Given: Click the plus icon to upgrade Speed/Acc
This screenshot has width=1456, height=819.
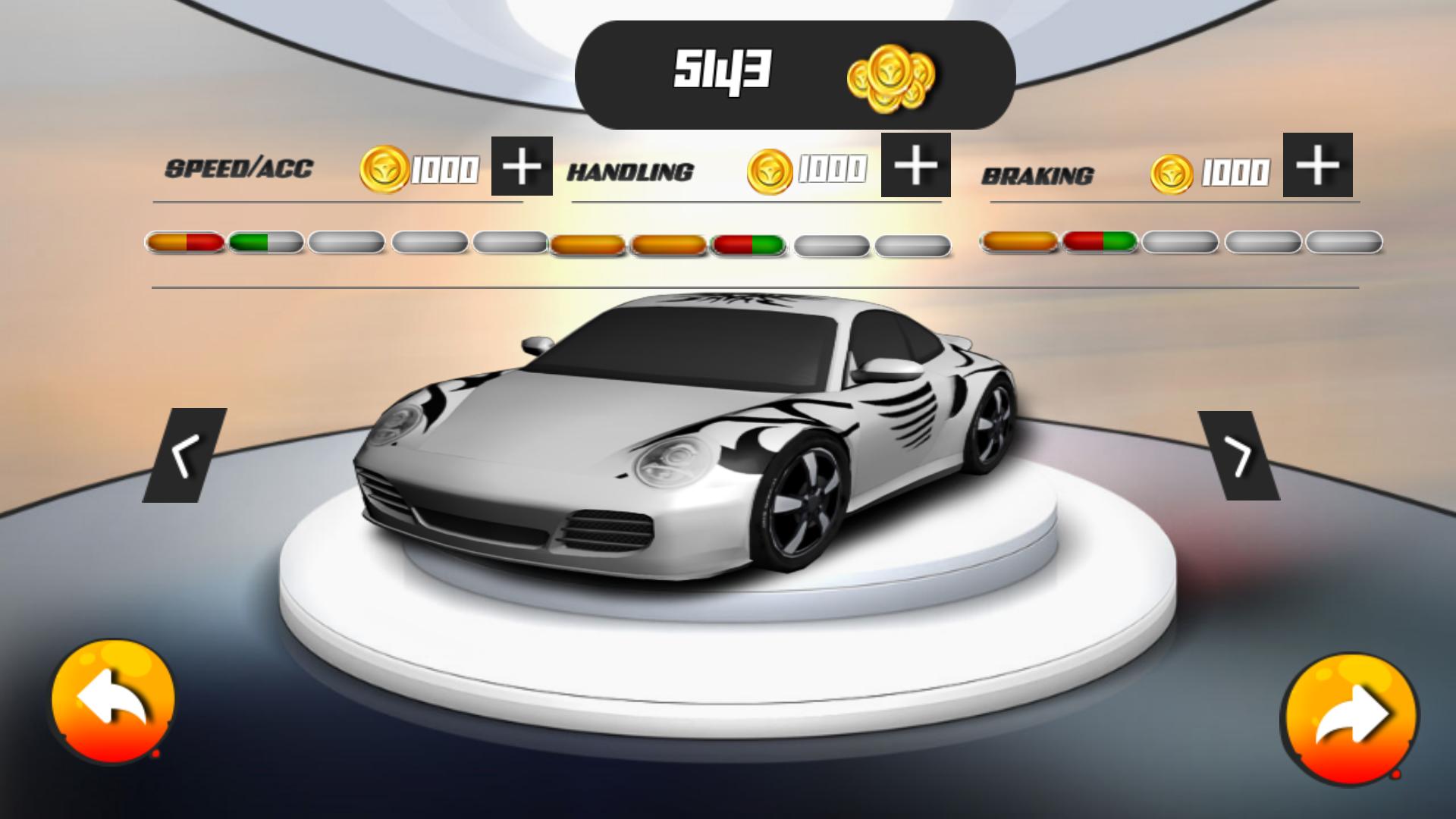Looking at the screenshot, I should coord(521,165).
